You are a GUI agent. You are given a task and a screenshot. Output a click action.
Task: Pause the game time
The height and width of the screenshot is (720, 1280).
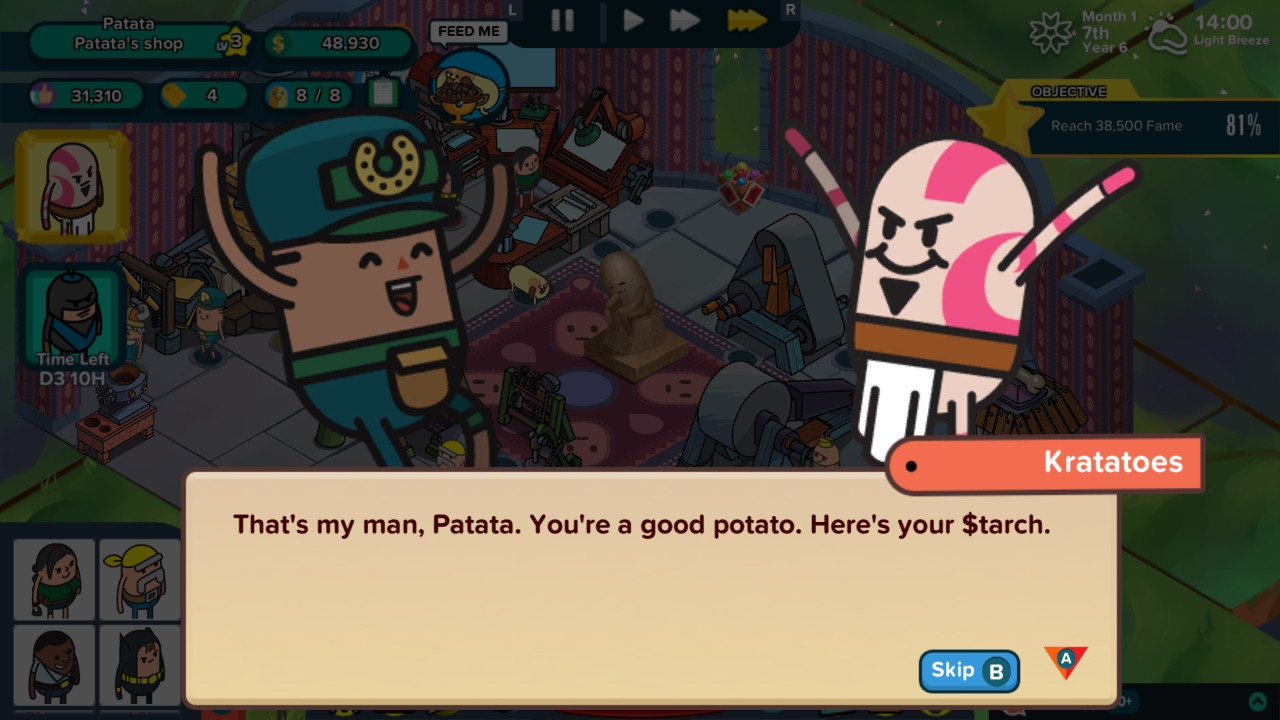point(562,20)
